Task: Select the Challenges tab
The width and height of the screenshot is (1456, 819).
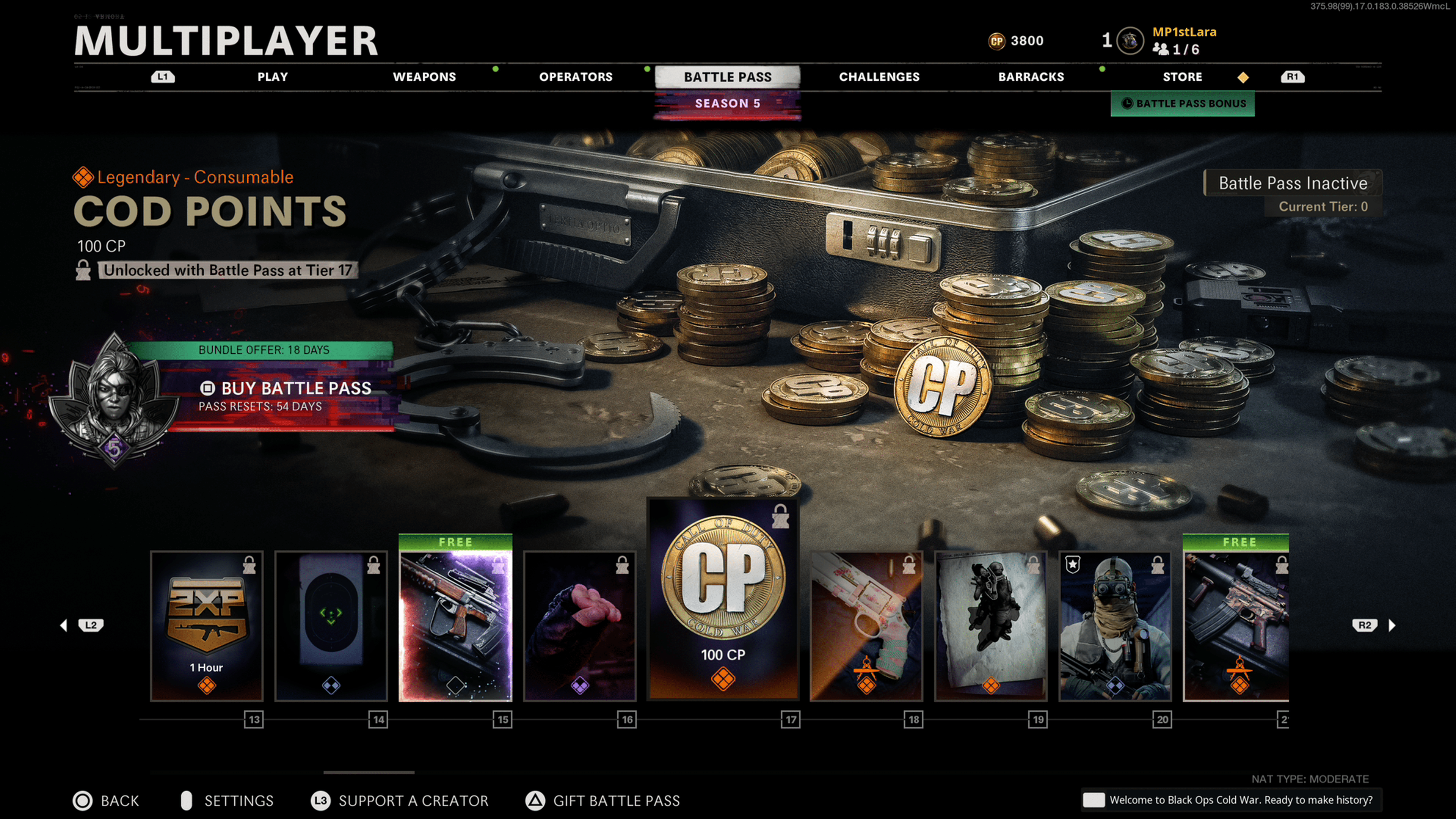Action: (879, 77)
